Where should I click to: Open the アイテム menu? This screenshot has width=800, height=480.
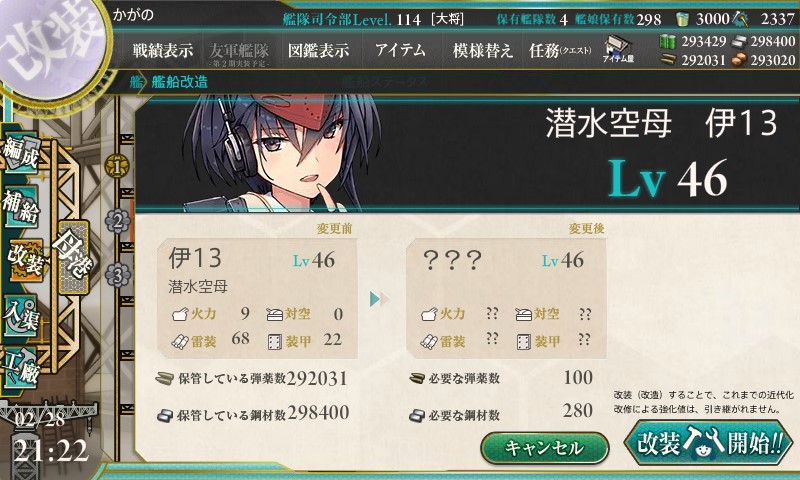tap(400, 49)
